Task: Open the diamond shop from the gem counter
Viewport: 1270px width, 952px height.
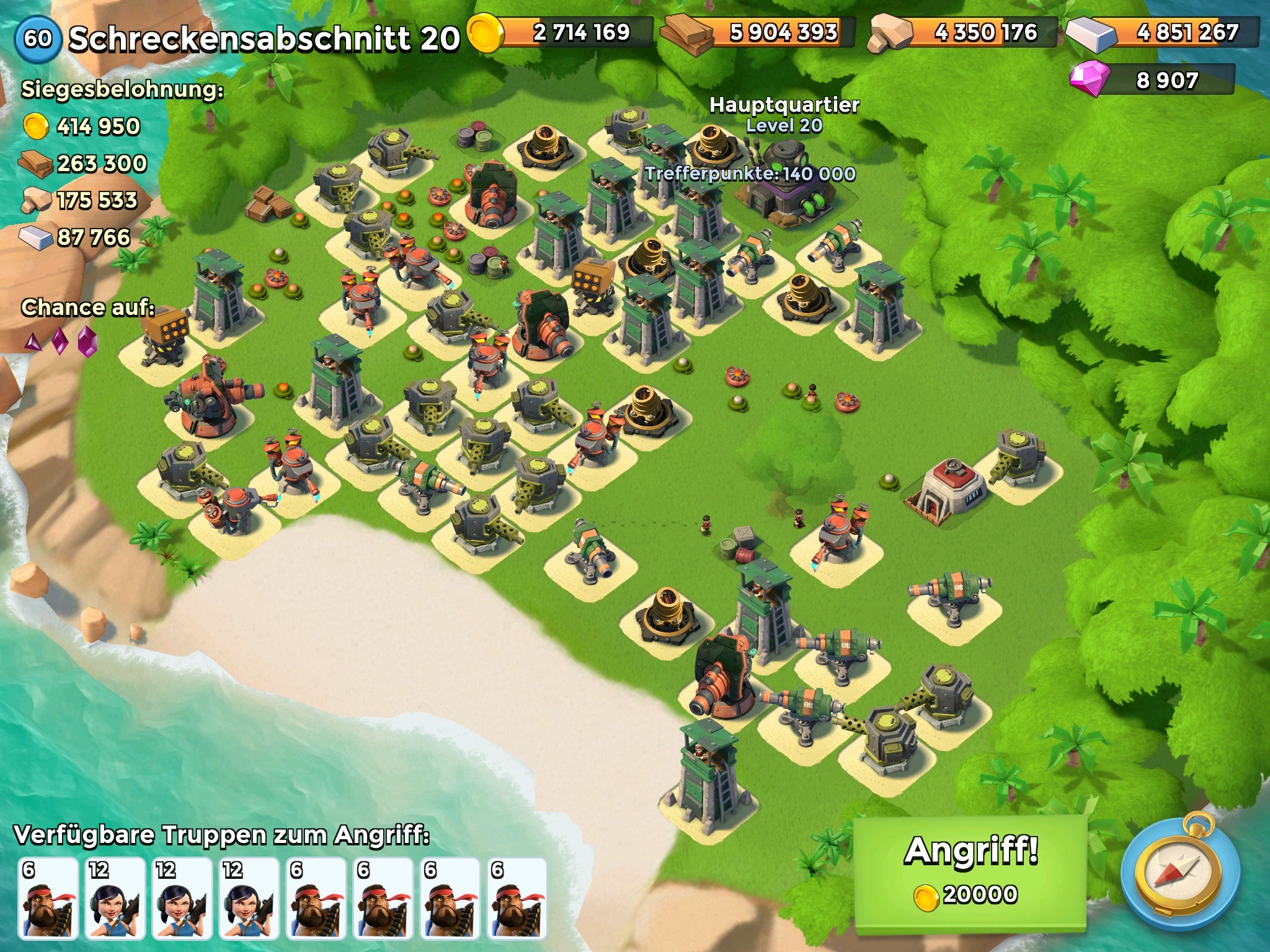Action: pos(1152,80)
